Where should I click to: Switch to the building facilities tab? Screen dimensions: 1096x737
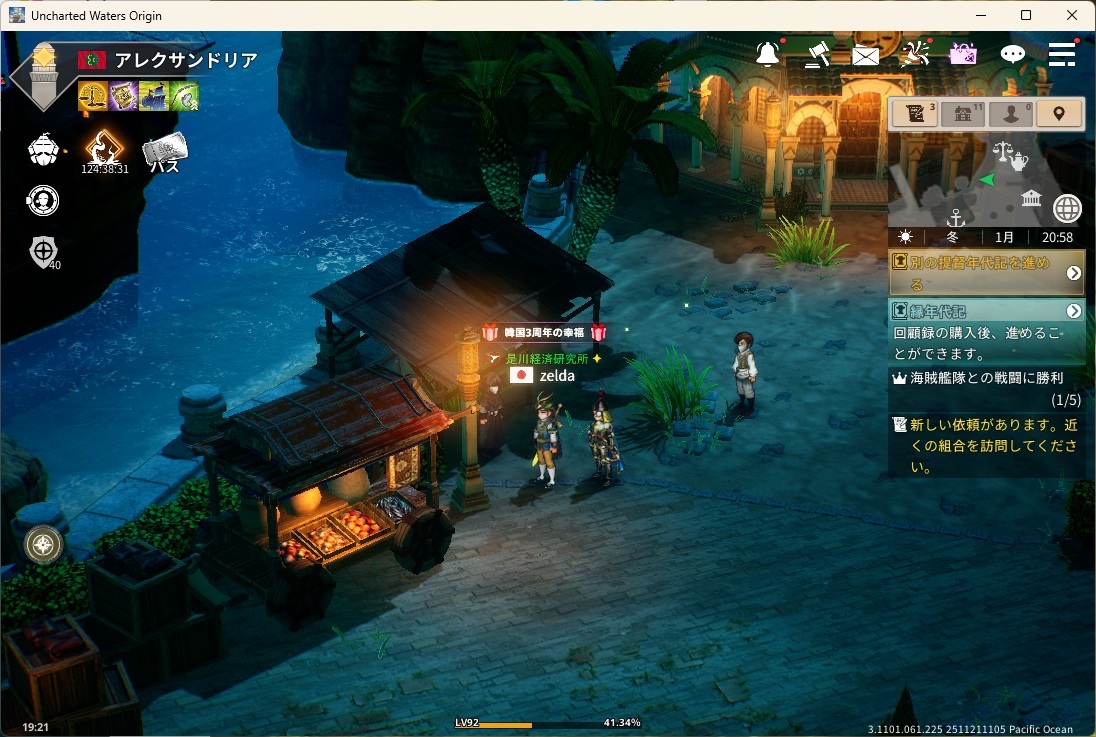(x=963, y=114)
